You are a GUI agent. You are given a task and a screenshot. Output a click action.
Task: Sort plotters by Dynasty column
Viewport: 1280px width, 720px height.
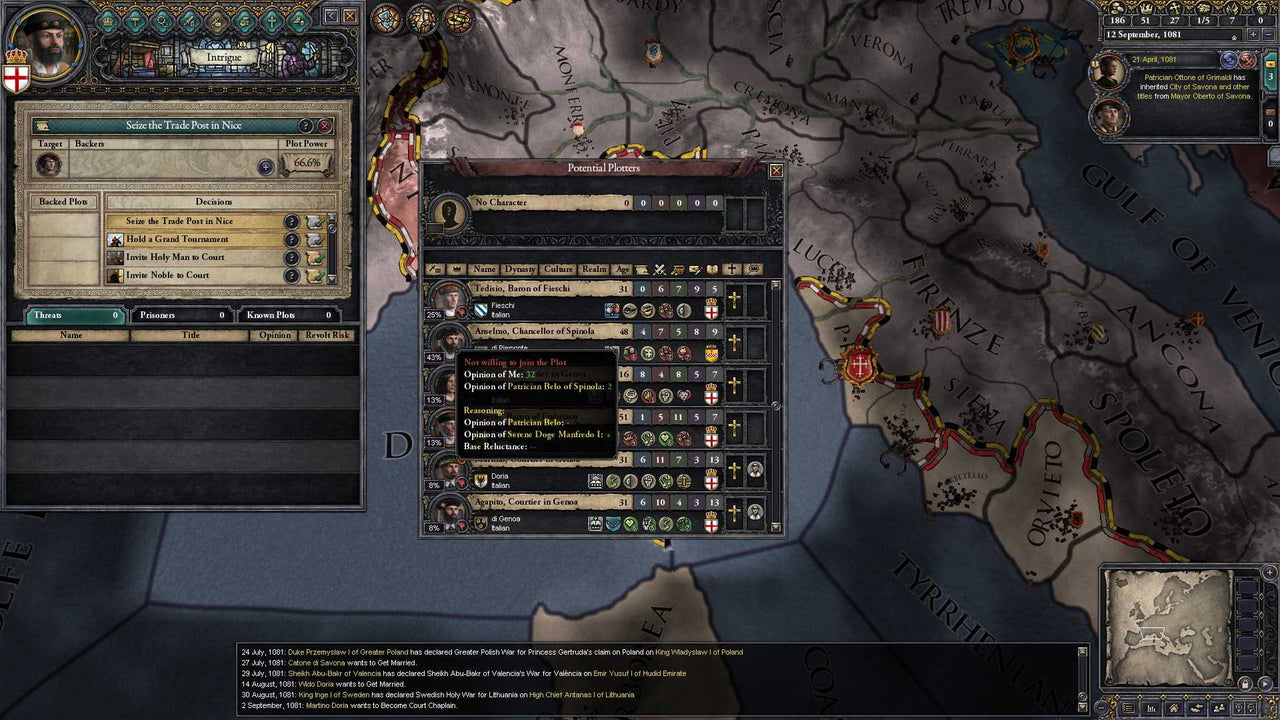point(519,269)
